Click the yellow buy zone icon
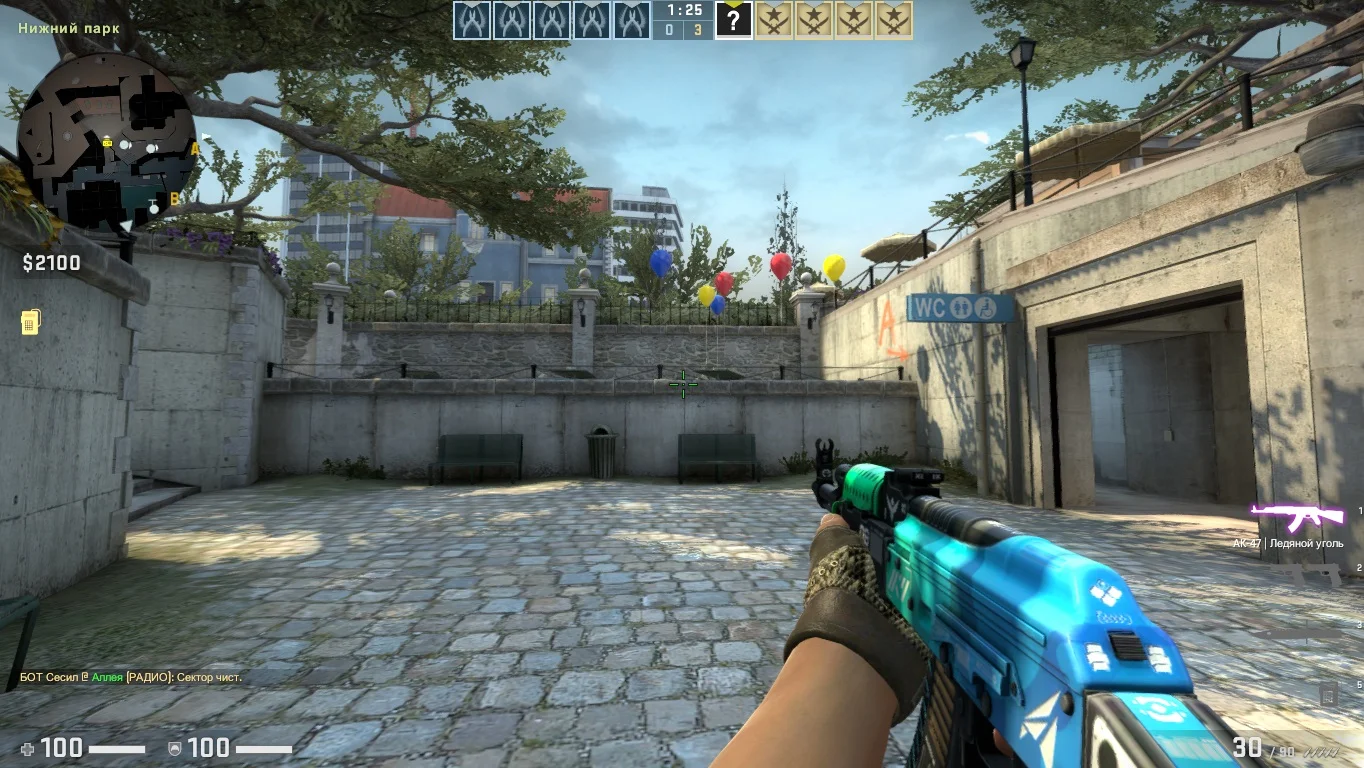 [x=30, y=322]
